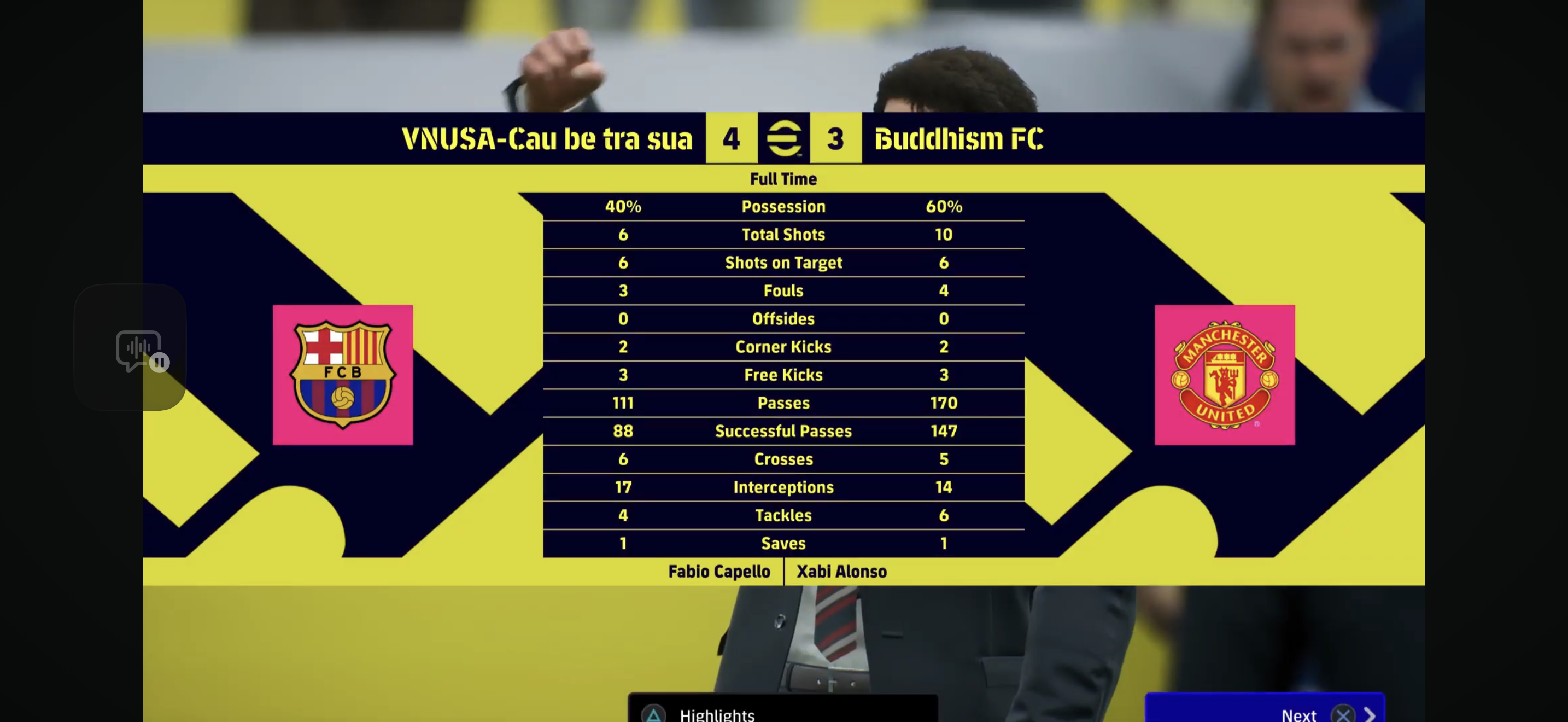Click the score 4 on the scoreboard

coord(731,139)
